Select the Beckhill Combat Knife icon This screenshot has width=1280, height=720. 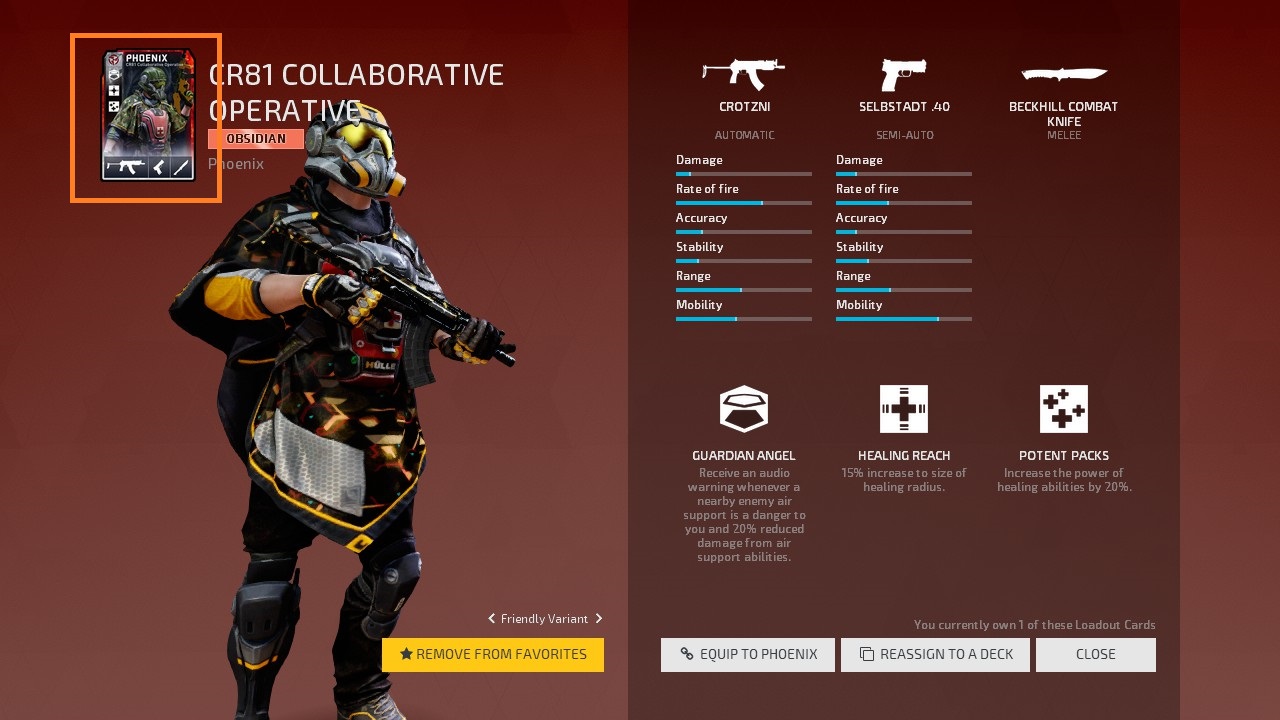point(1064,74)
